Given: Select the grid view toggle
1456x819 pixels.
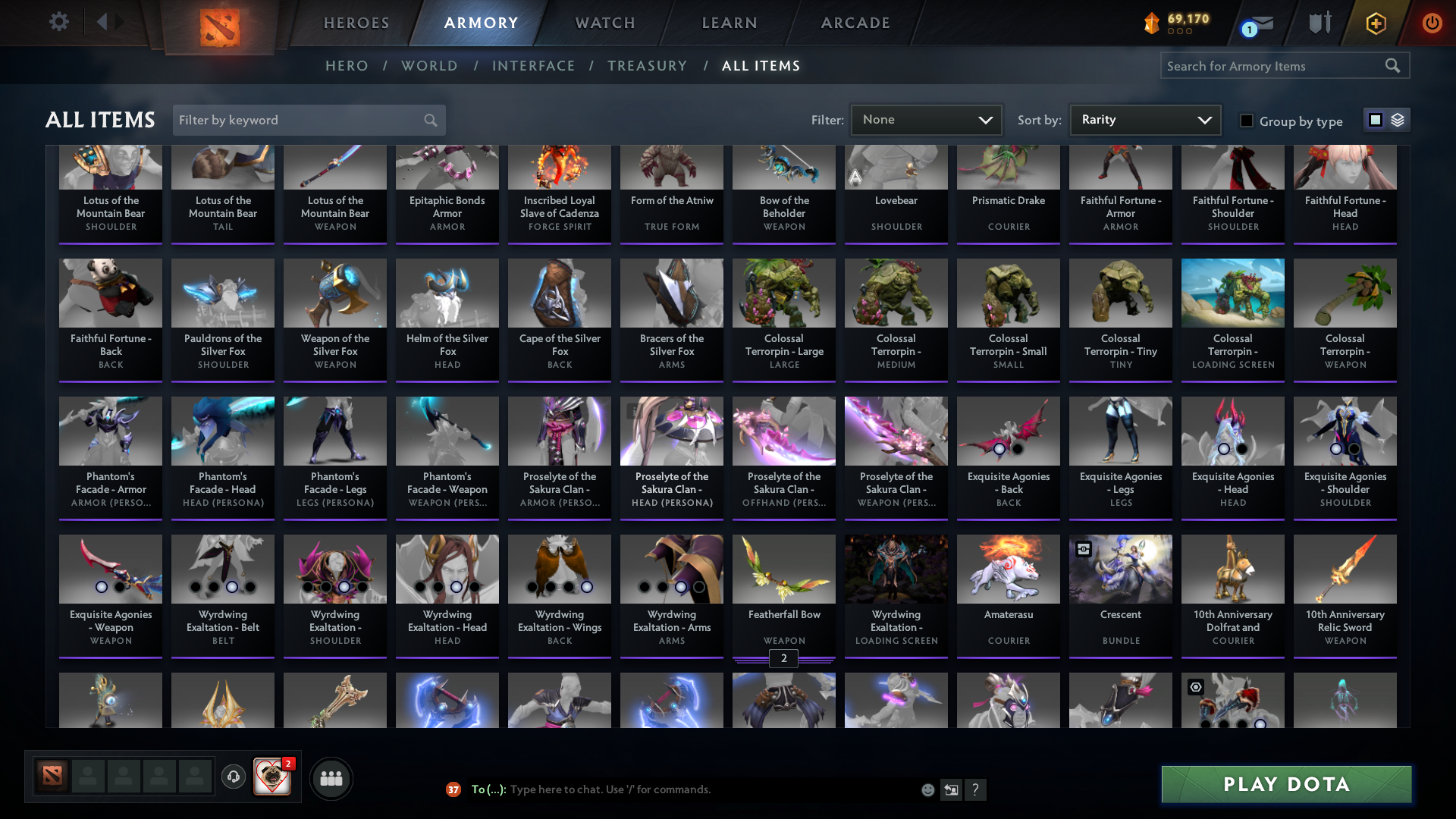Looking at the screenshot, I should pos(1375,120).
